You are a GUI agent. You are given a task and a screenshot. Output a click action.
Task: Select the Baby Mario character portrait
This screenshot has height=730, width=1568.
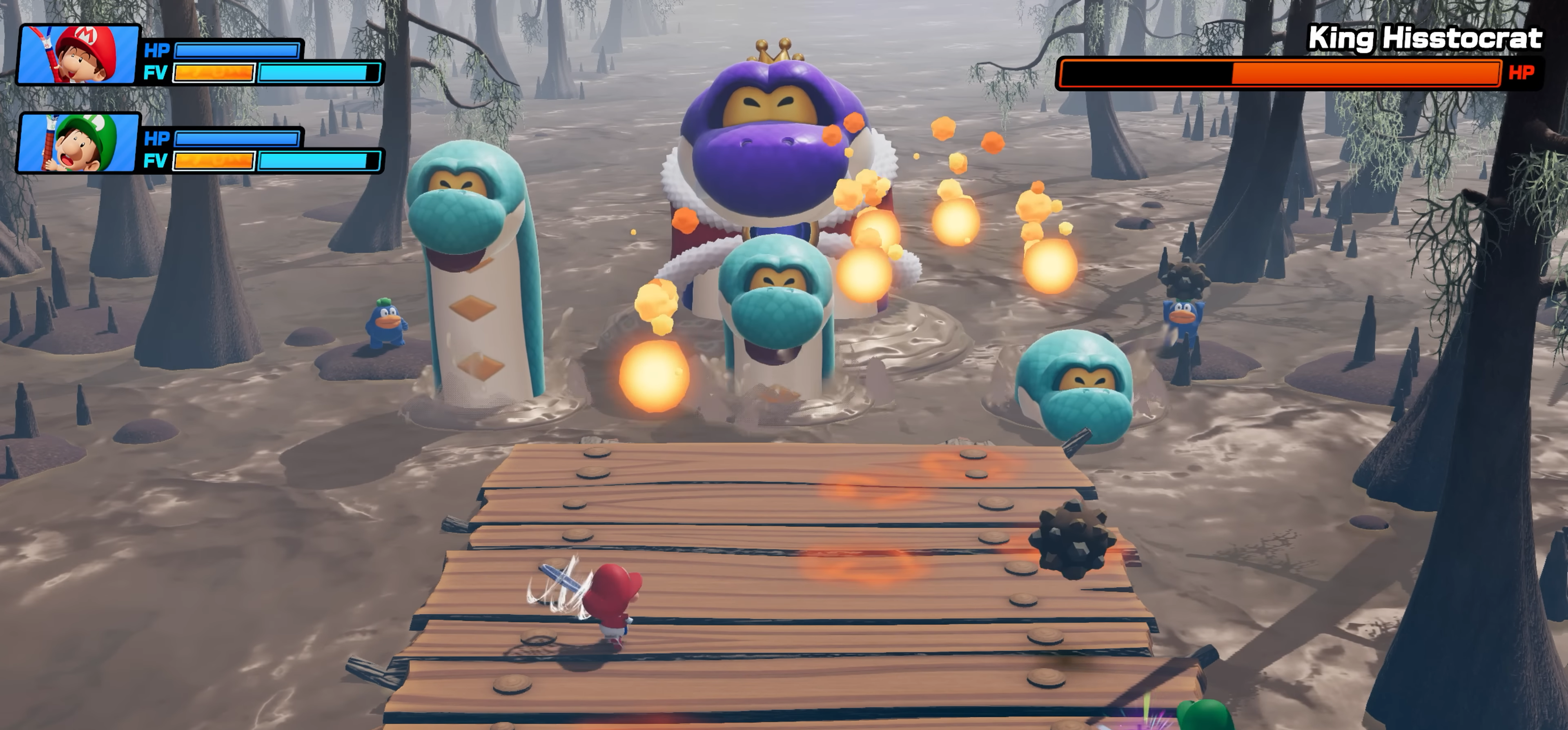point(78,54)
